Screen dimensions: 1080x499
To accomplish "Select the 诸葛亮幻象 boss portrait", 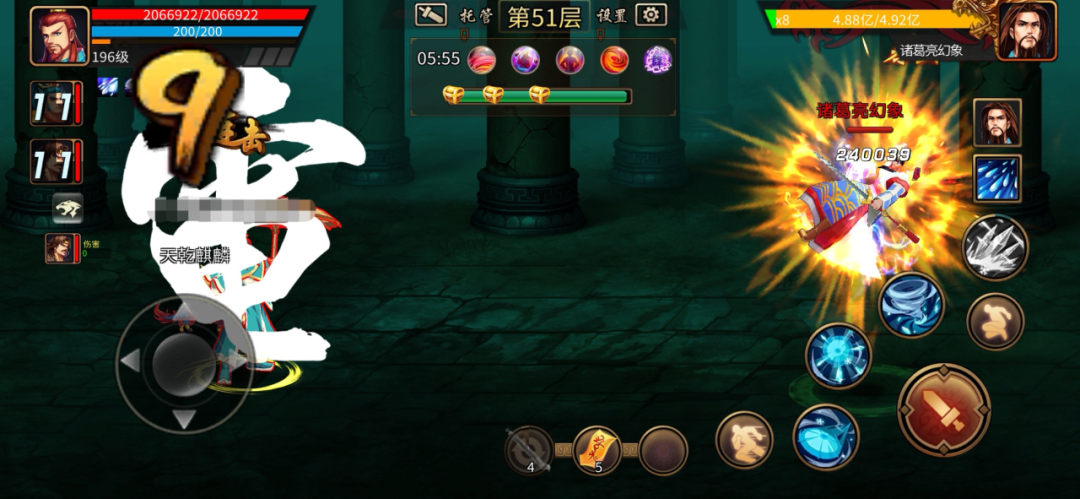I will pos(1026,31).
